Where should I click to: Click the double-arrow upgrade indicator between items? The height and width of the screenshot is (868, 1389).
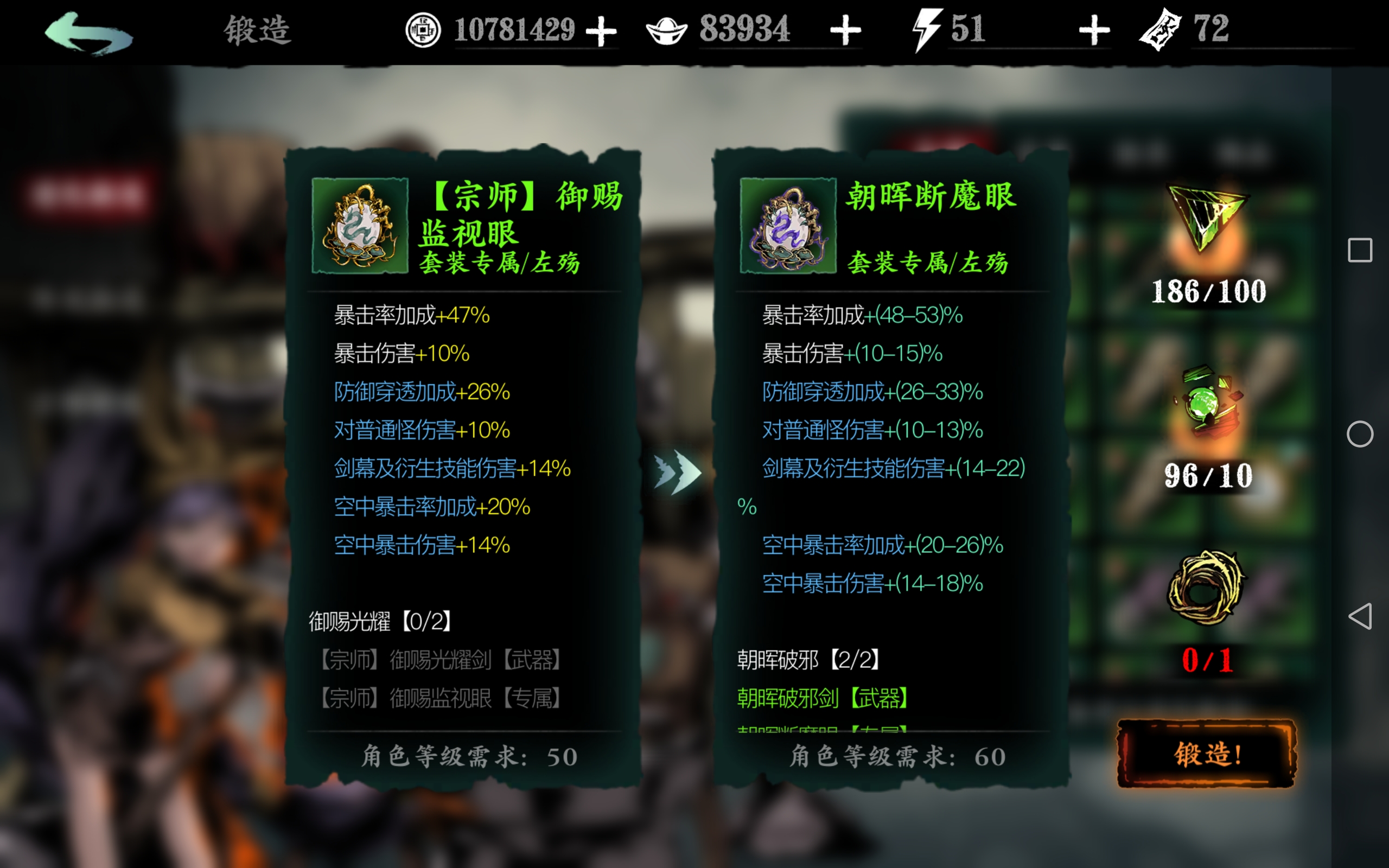coord(678,471)
